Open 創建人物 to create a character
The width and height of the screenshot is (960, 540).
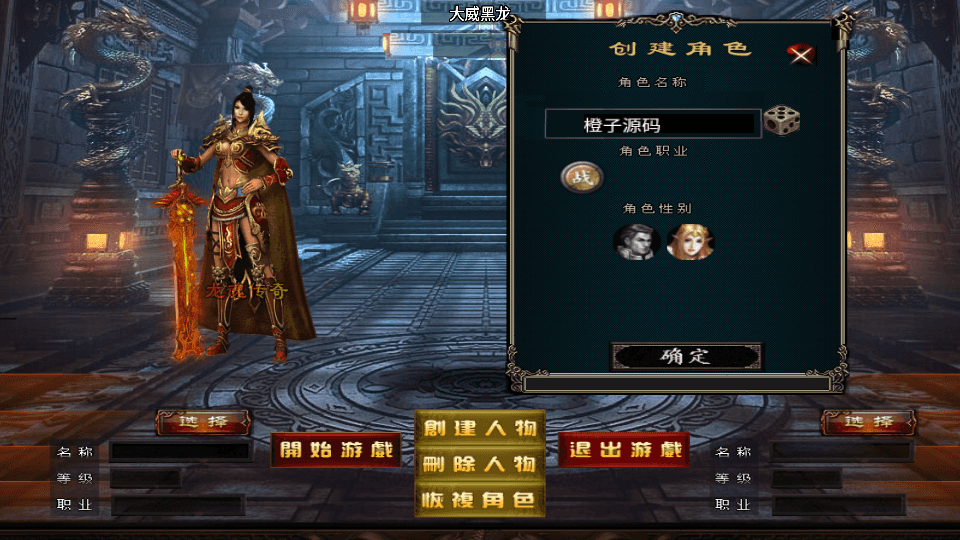click(x=480, y=428)
